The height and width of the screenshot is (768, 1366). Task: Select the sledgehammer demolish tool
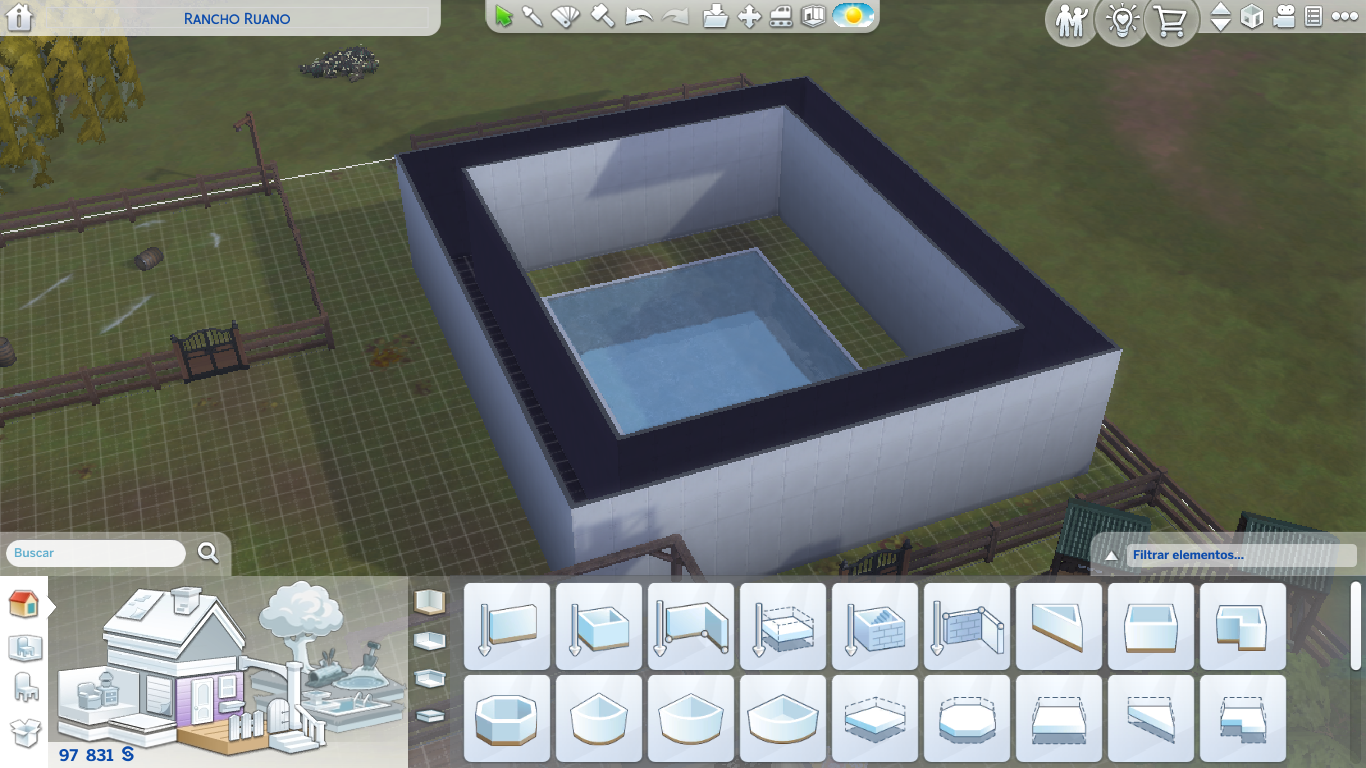(x=601, y=15)
